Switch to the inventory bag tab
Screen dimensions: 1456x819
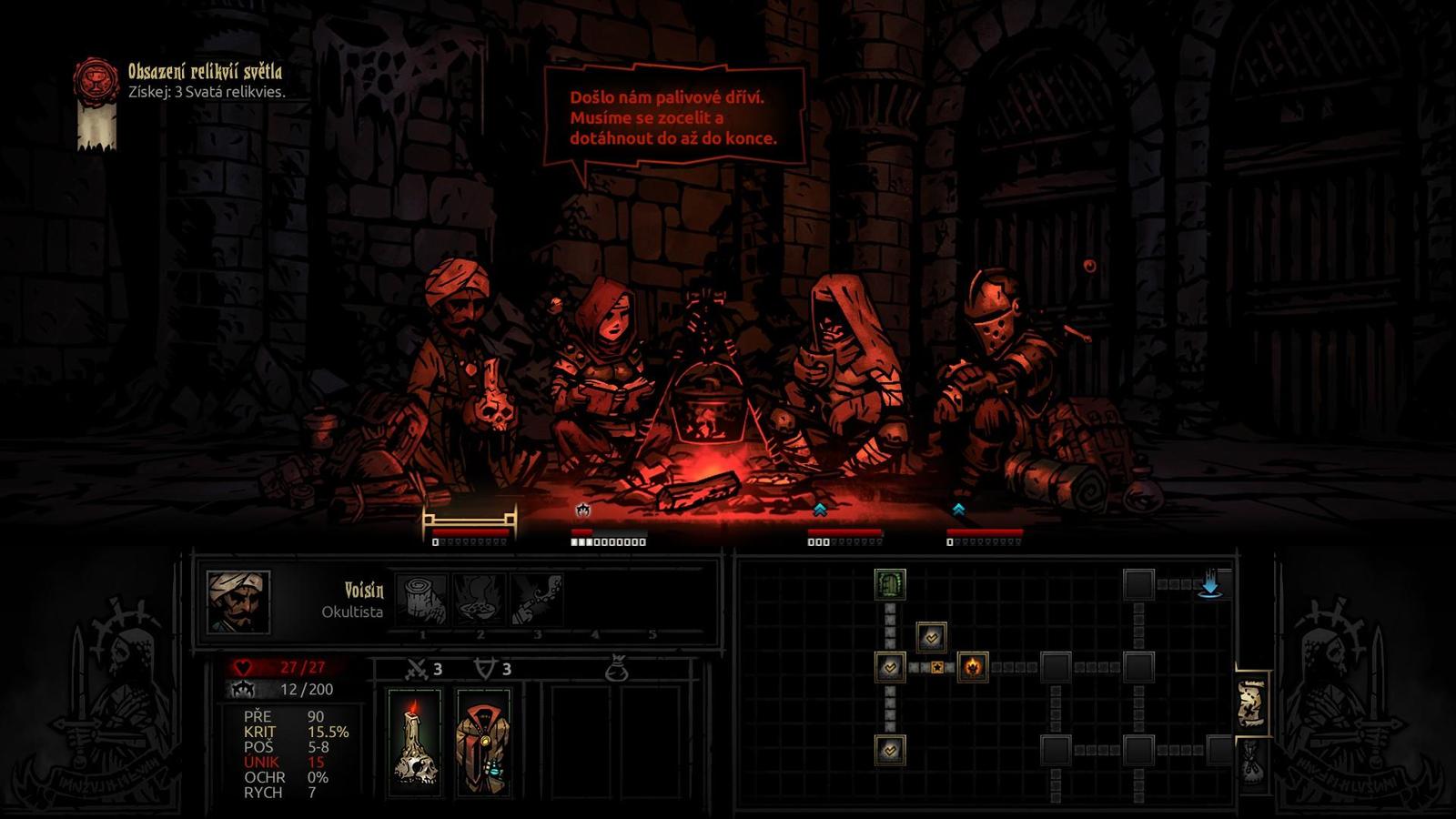(x=1252, y=763)
